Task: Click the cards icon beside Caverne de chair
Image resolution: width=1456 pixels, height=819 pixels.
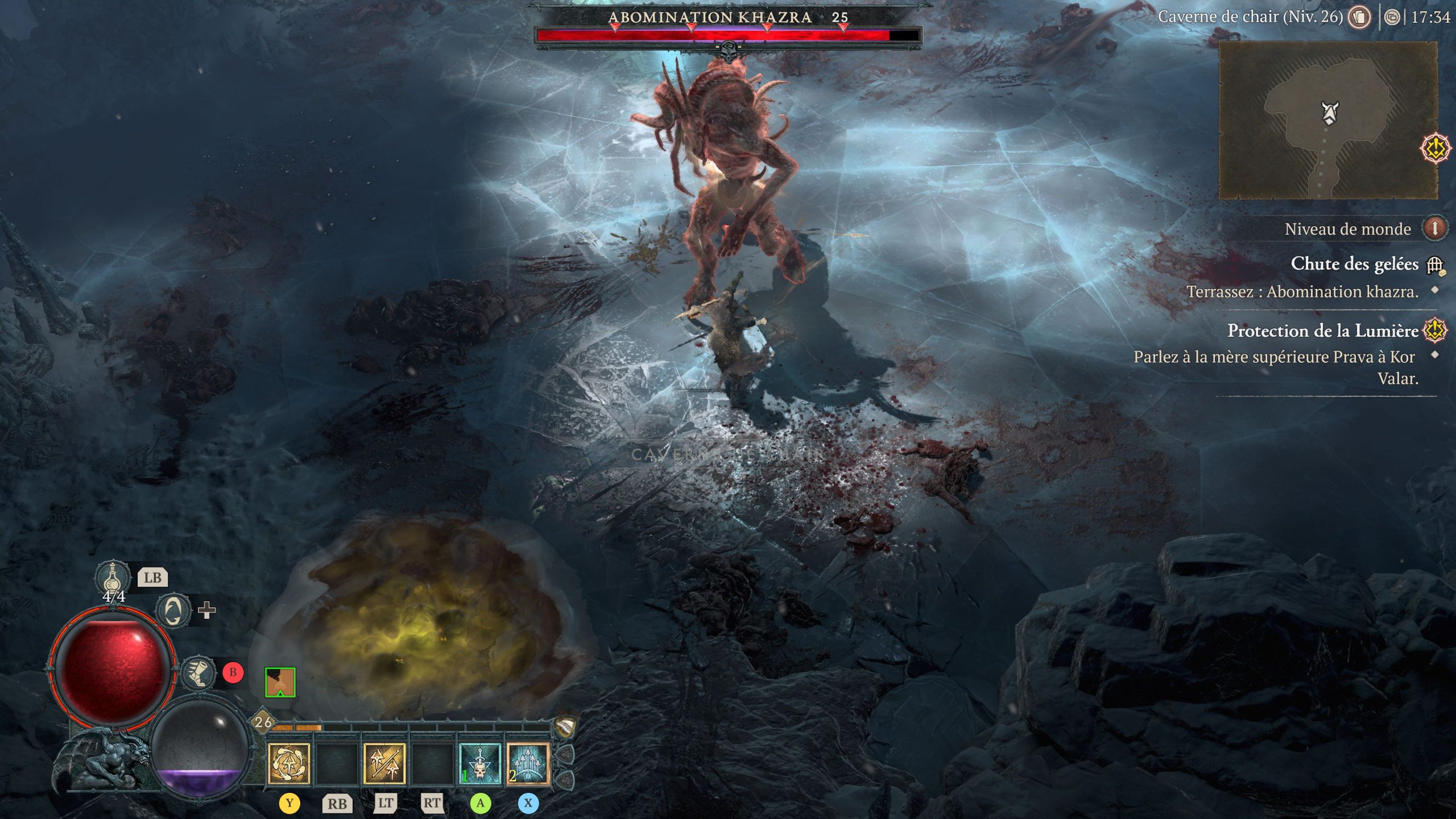Action: tap(1360, 17)
